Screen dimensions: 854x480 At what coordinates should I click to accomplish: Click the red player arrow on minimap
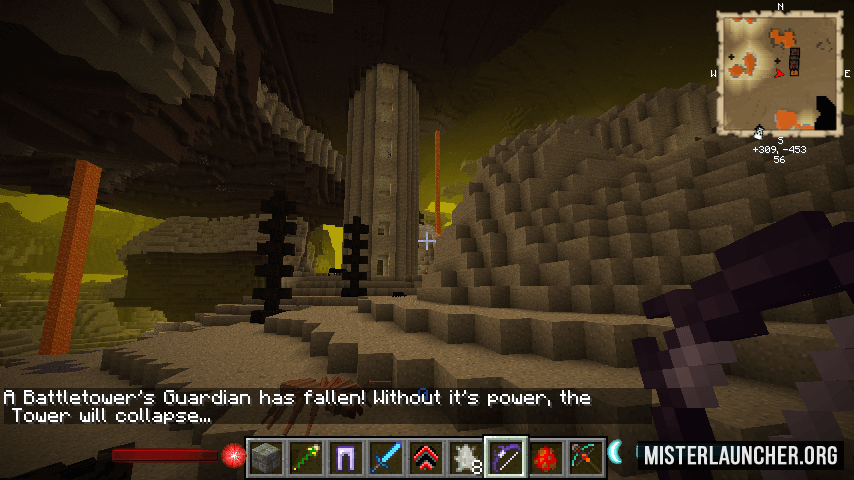(781, 72)
